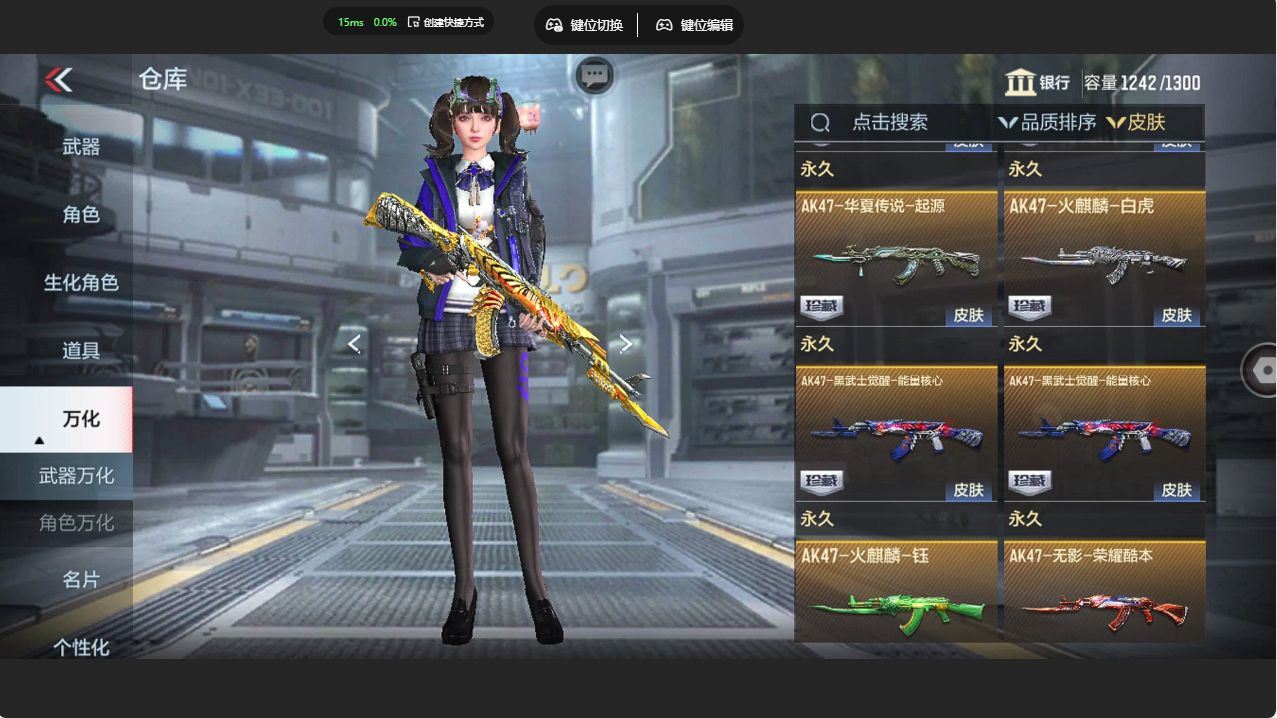Viewport: 1277px width, 718px height.
Task: Select the AK47-华夏传说-起源 skin
Action: coord(896,259)
